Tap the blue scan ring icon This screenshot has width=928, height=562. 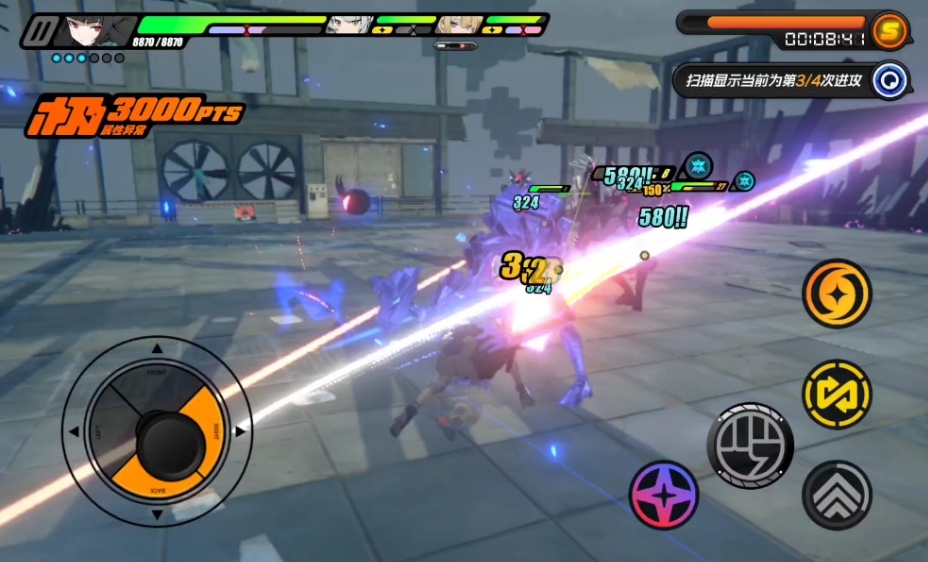tap(888, 80)
